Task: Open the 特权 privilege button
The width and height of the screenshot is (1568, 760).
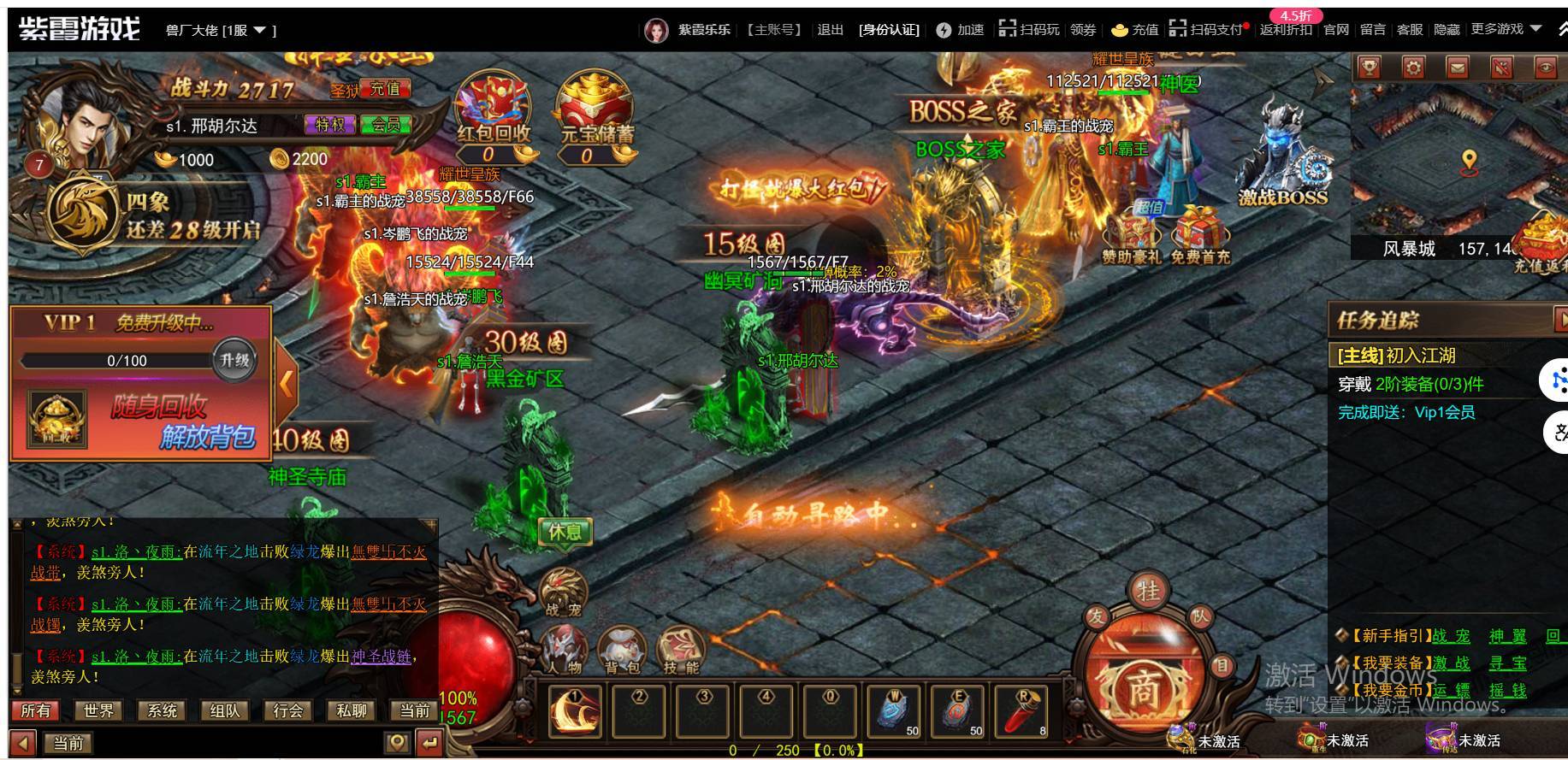Action: click(329, 125)
